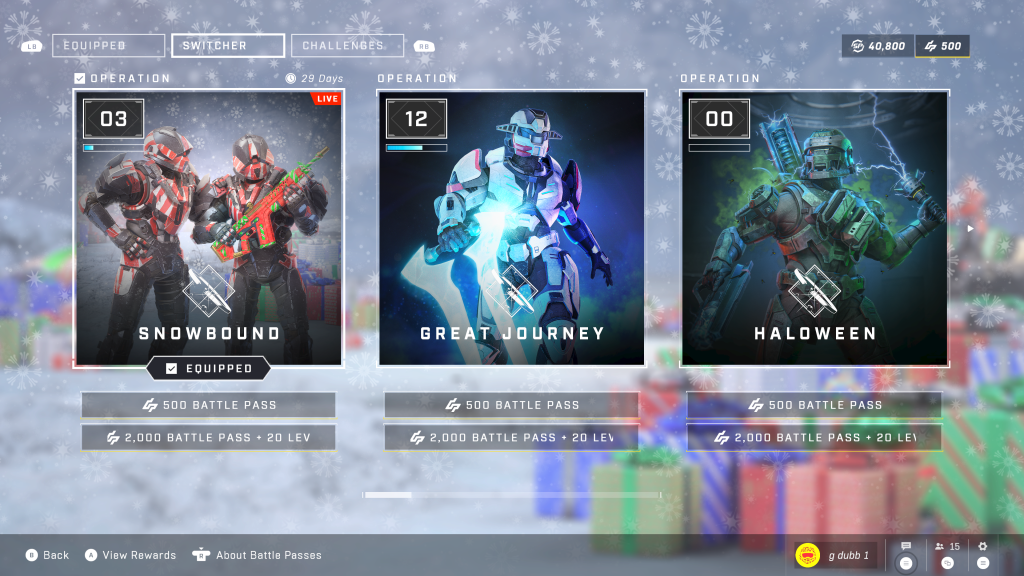Click the horizontal scrollbar below the operations
This screenshot has width=1024, height=576.
pos(511,495)
